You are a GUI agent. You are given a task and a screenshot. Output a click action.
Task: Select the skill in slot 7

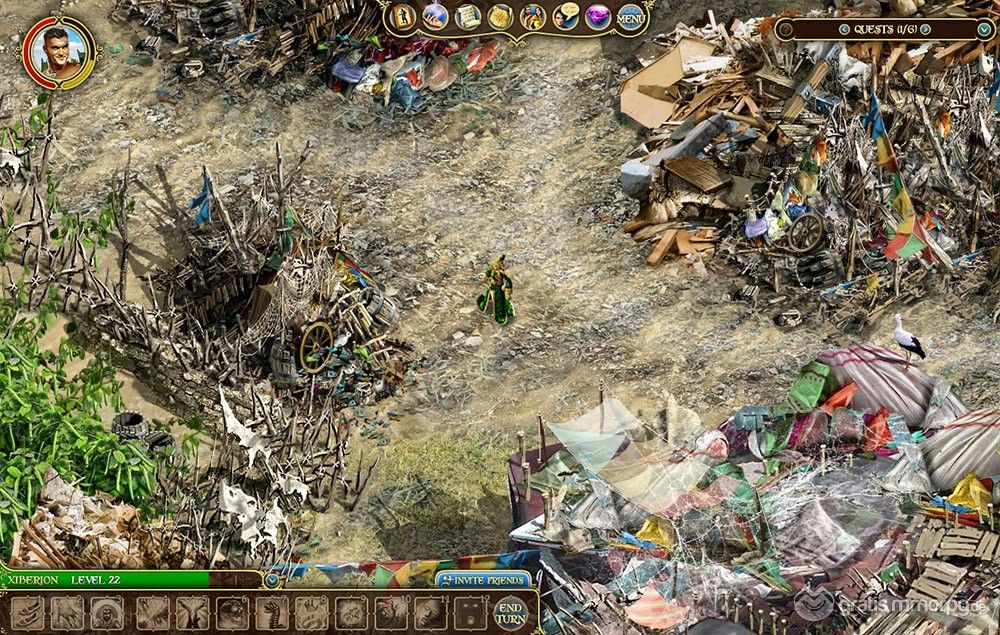coord(271,612)
